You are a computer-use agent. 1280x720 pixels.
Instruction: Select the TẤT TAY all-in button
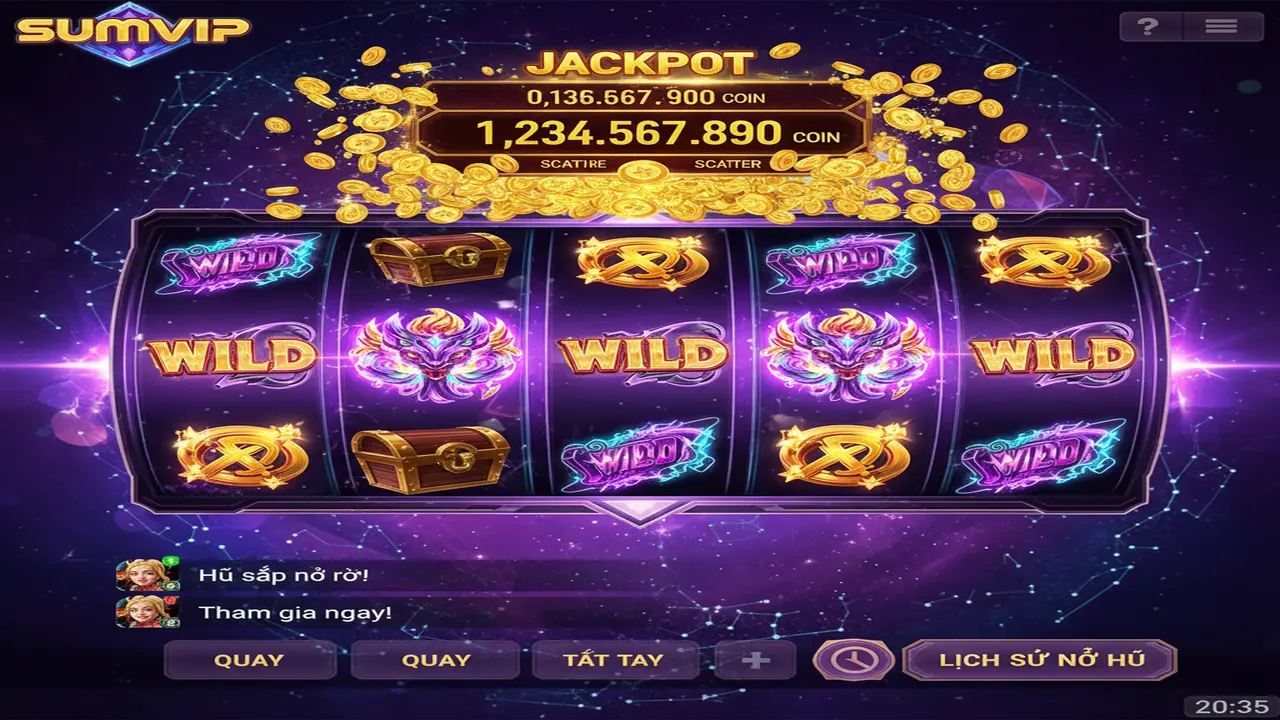(x=613, y=660)
